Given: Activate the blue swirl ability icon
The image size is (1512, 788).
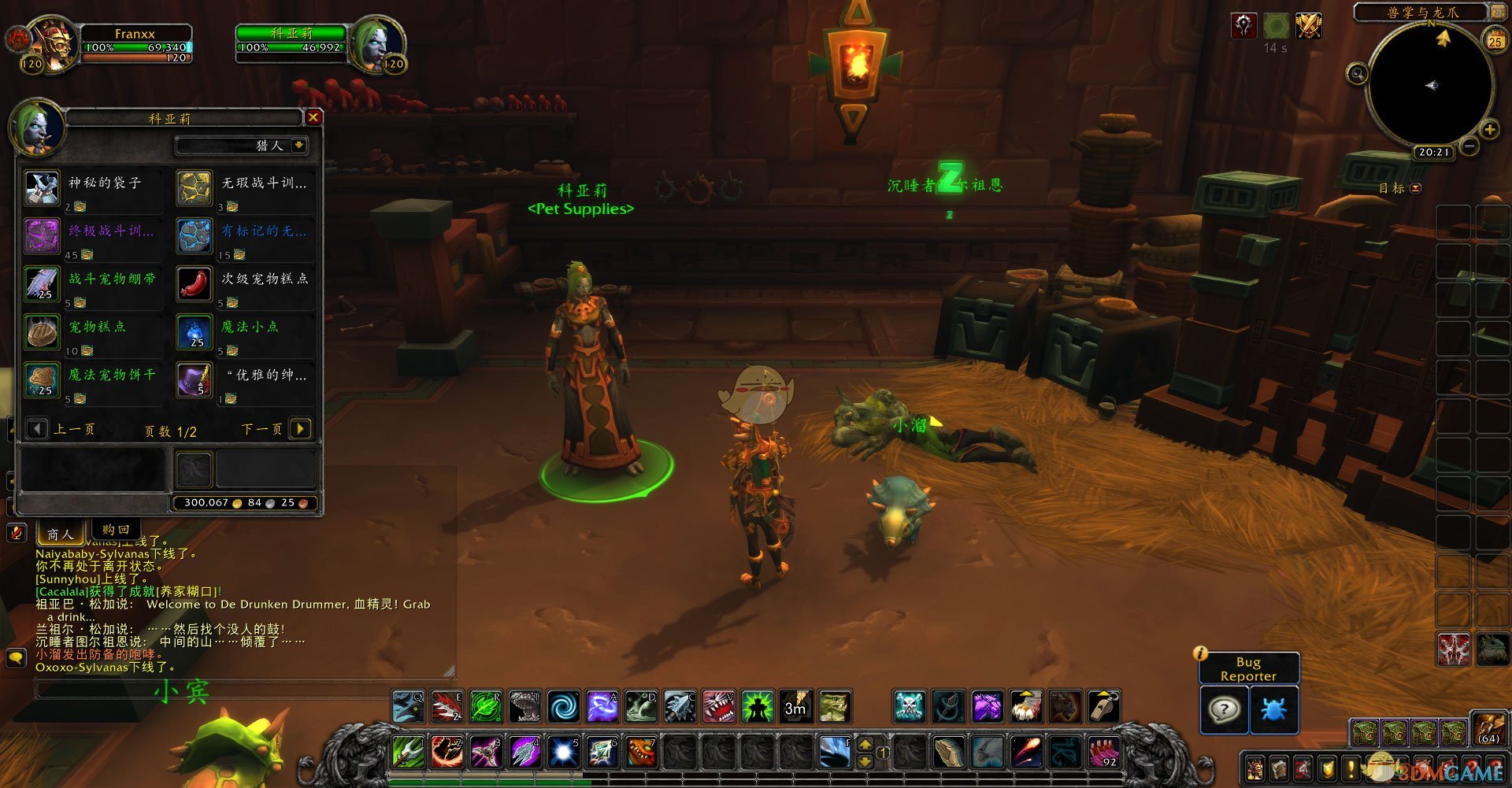Looking at the screenshot, I should pos(563,706).
